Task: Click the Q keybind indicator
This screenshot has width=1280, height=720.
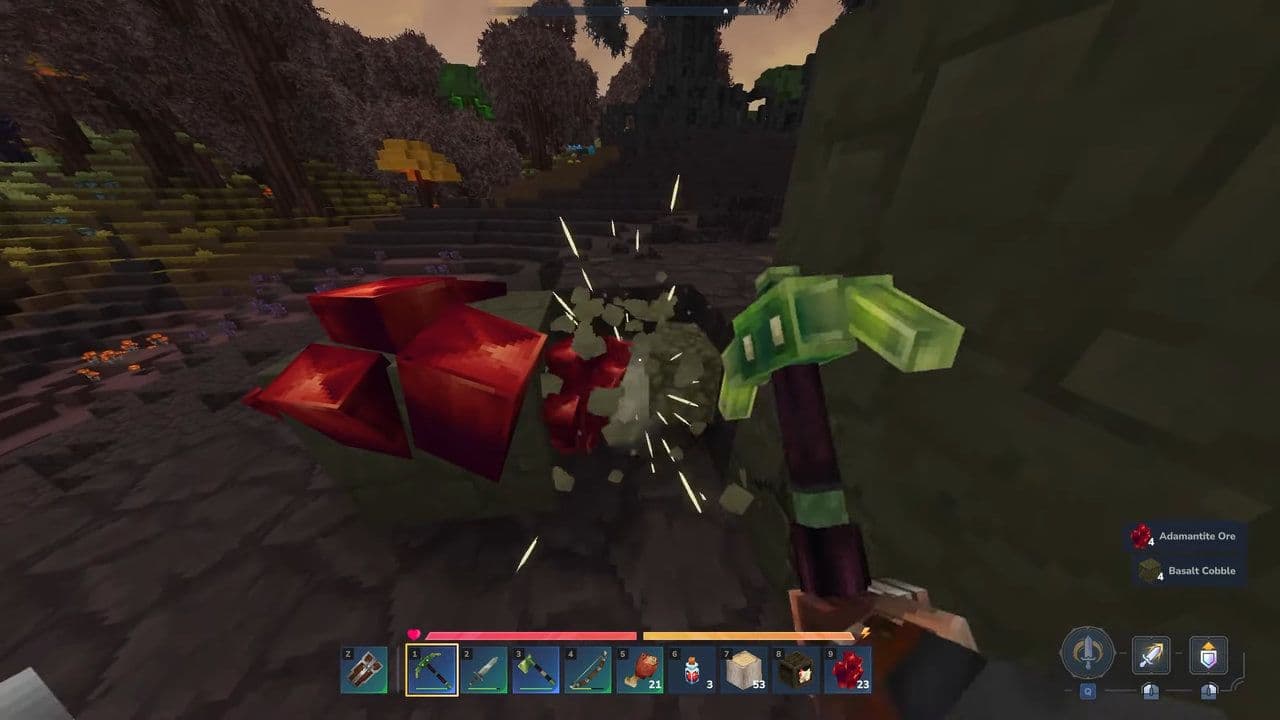Action: click(1088, 692)
